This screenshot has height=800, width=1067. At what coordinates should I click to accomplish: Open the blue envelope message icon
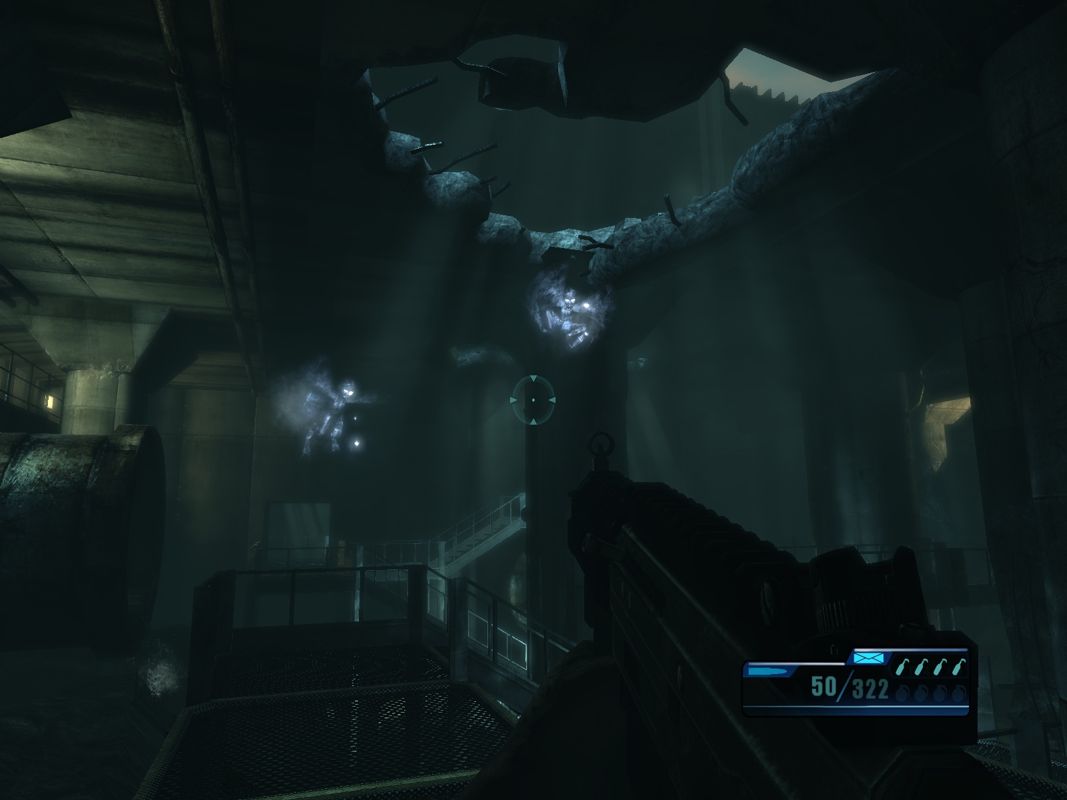(866, 658)
